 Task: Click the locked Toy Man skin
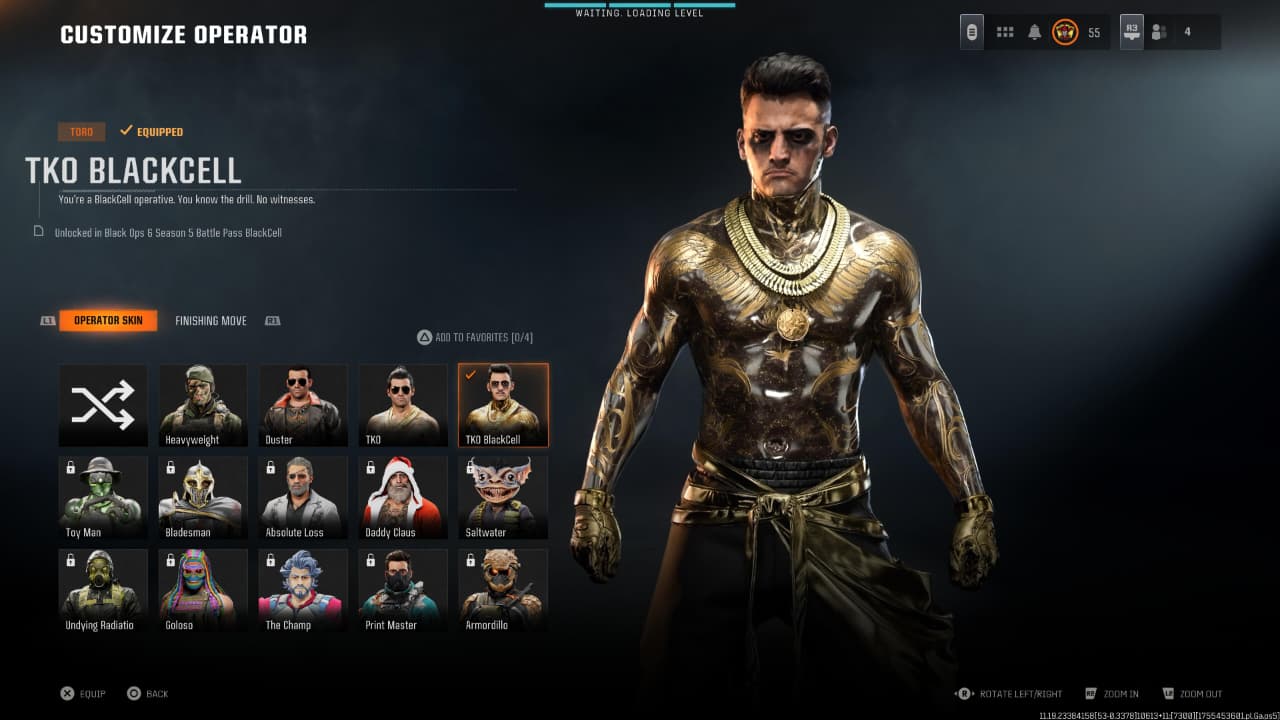pyautogui.click(x=103, y=497)
